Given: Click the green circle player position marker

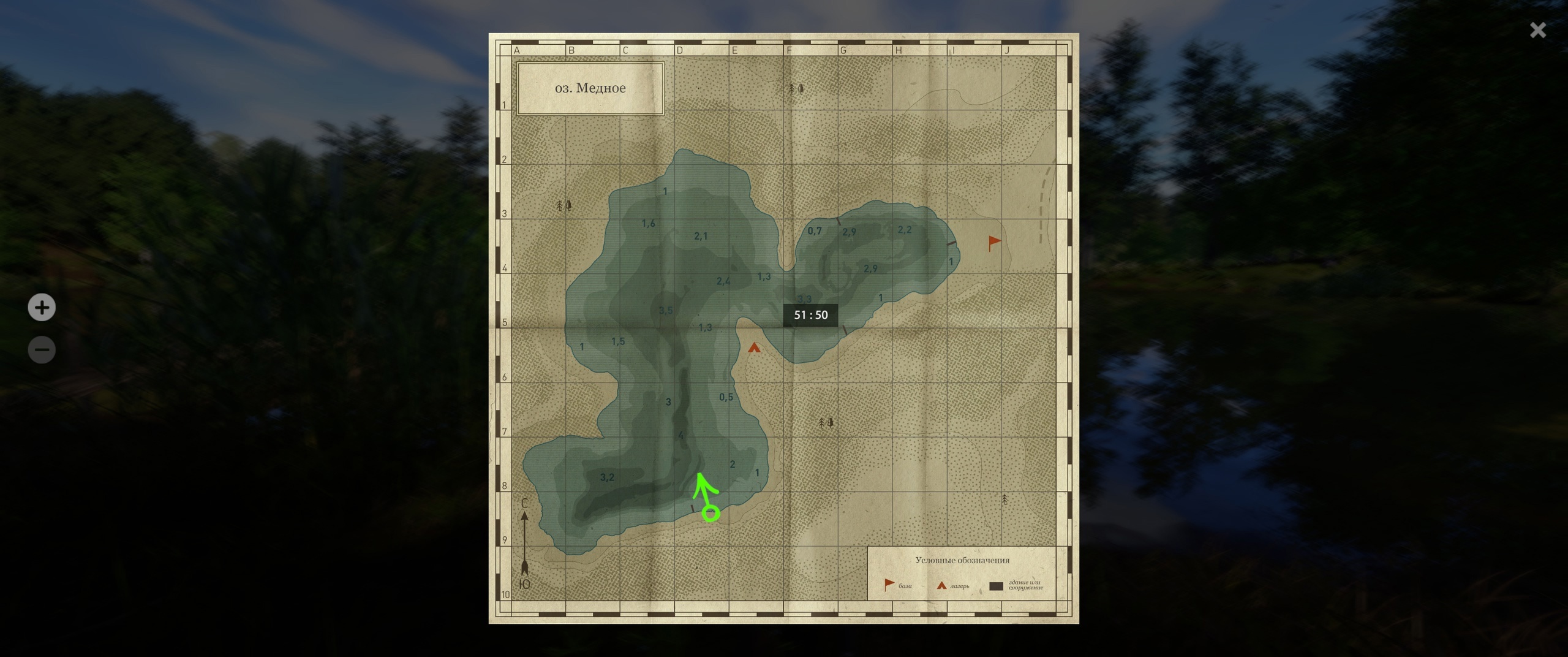Looking at the screenshot, I should point(710,514).
